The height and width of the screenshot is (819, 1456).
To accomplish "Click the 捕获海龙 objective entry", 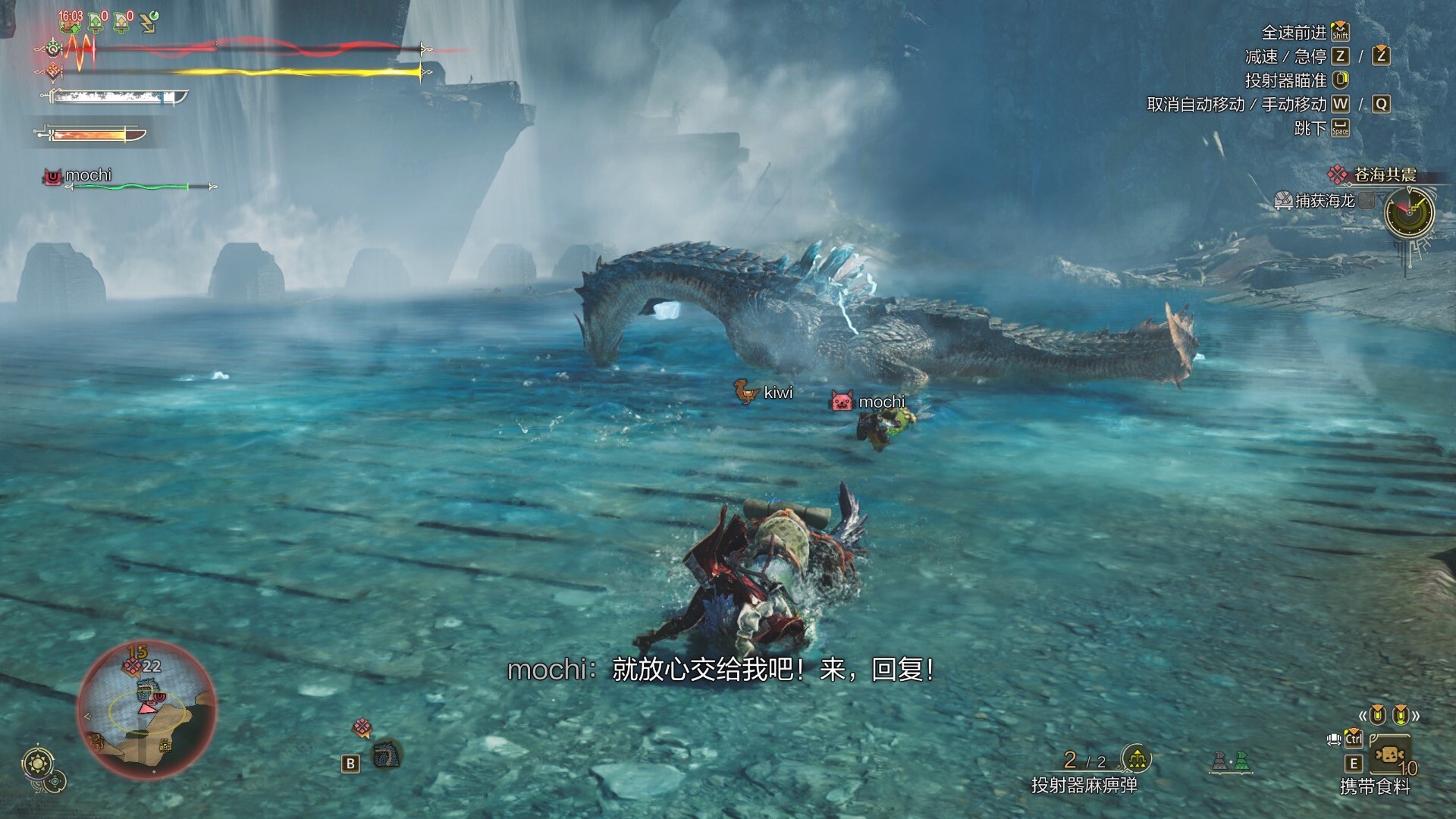I will point(1324,201).
